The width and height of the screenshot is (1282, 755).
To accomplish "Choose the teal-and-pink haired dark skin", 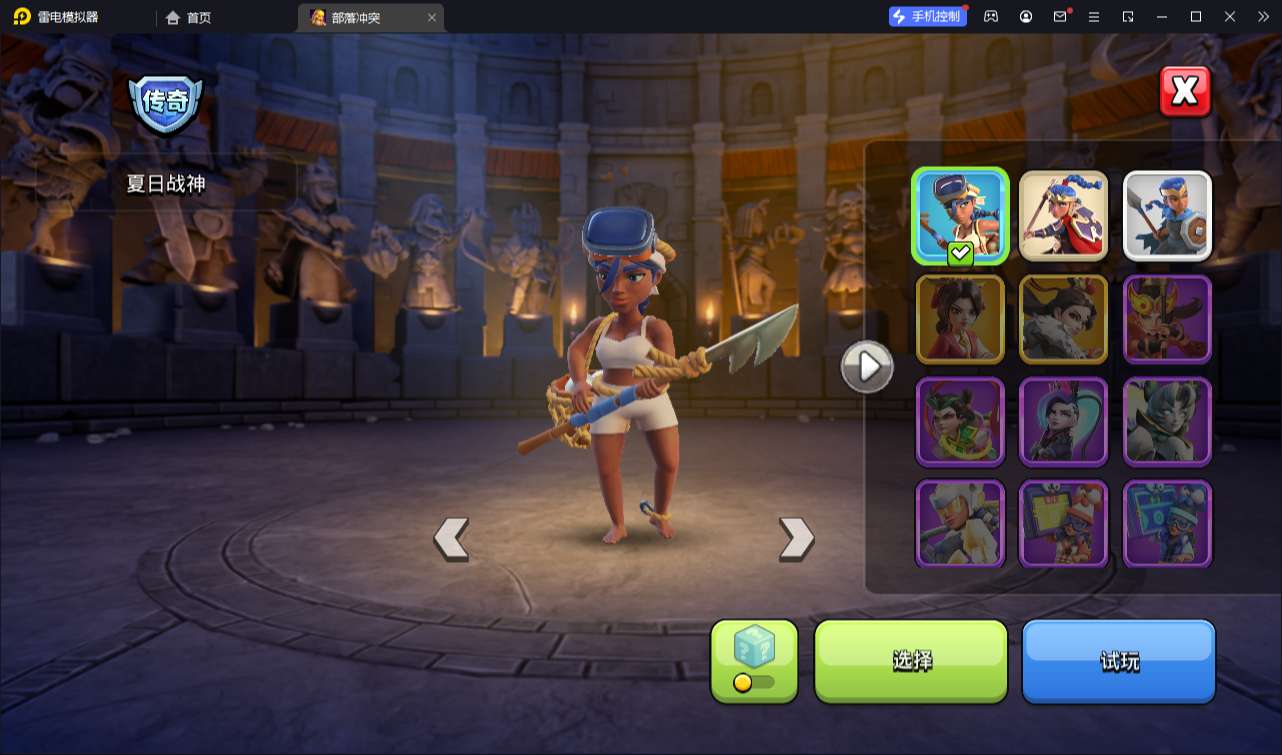I will 1063,422.
